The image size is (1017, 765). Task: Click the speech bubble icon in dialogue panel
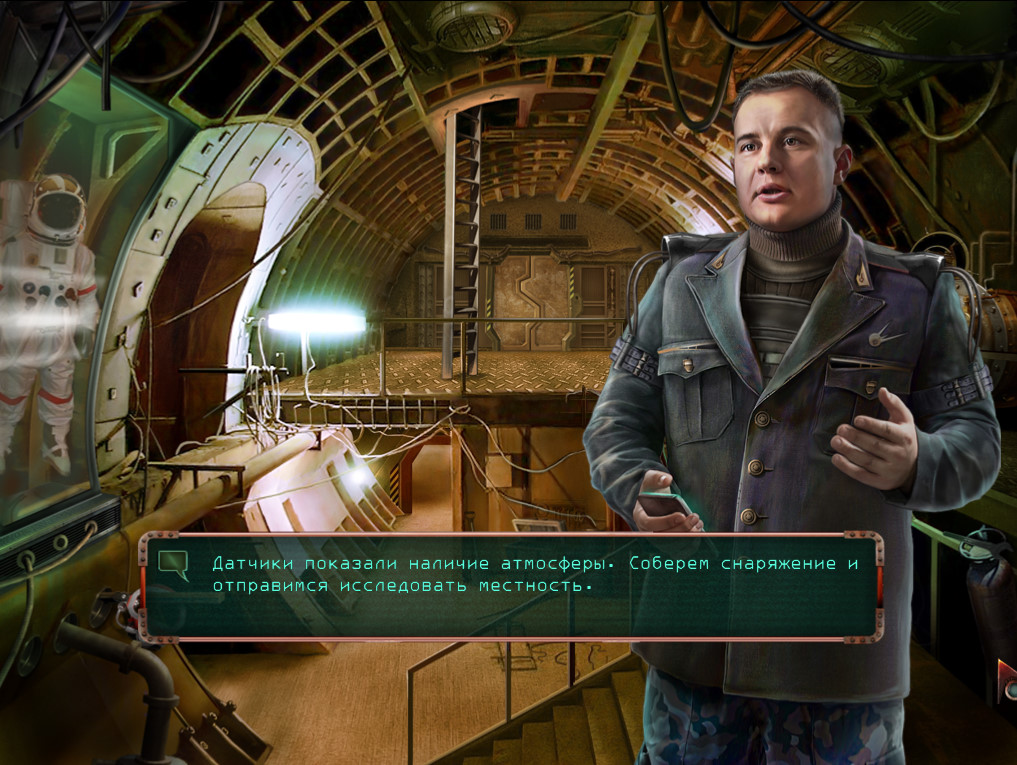(174, 565)
